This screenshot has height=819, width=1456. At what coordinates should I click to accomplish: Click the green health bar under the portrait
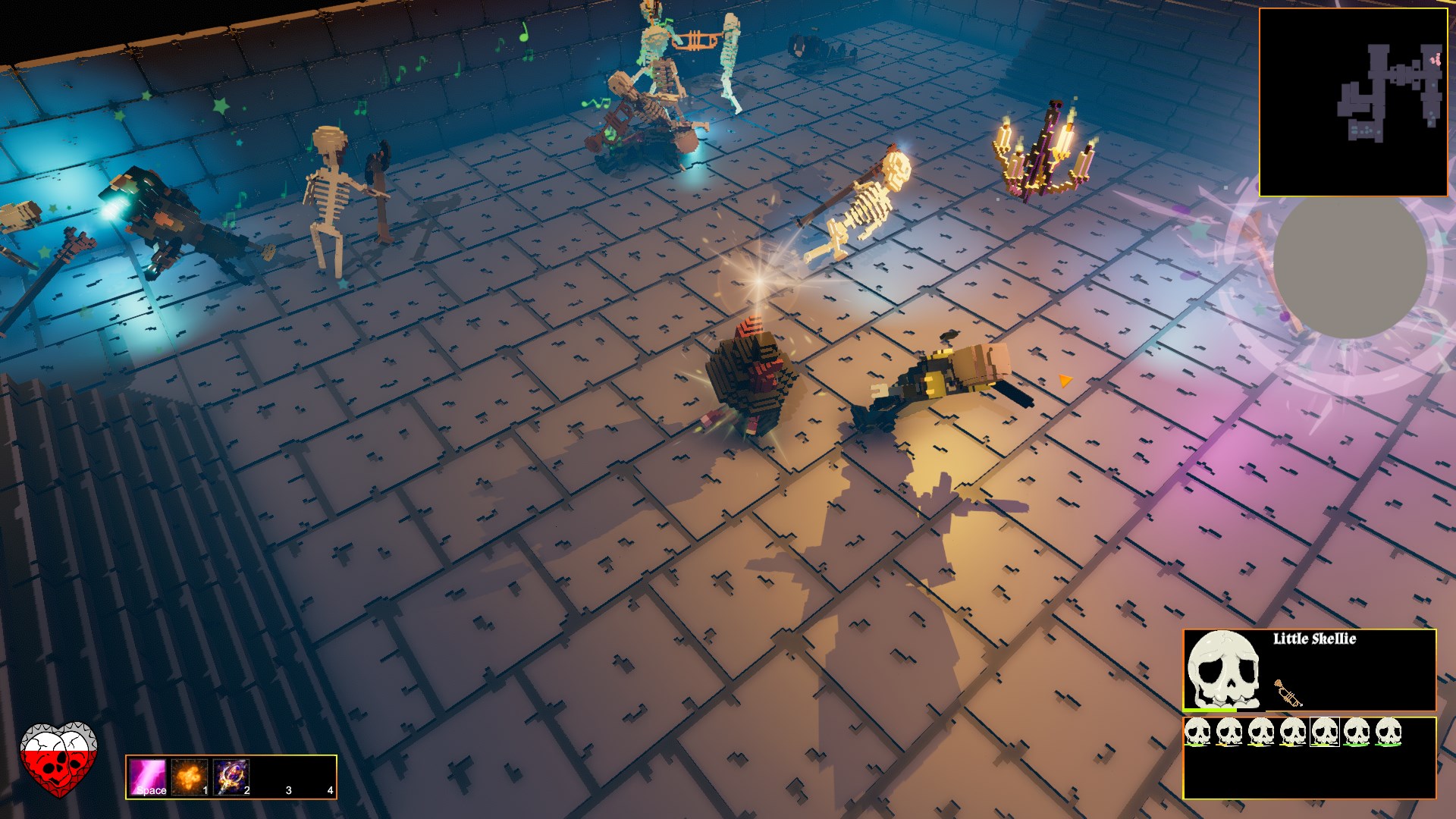tap(1208, 711)
